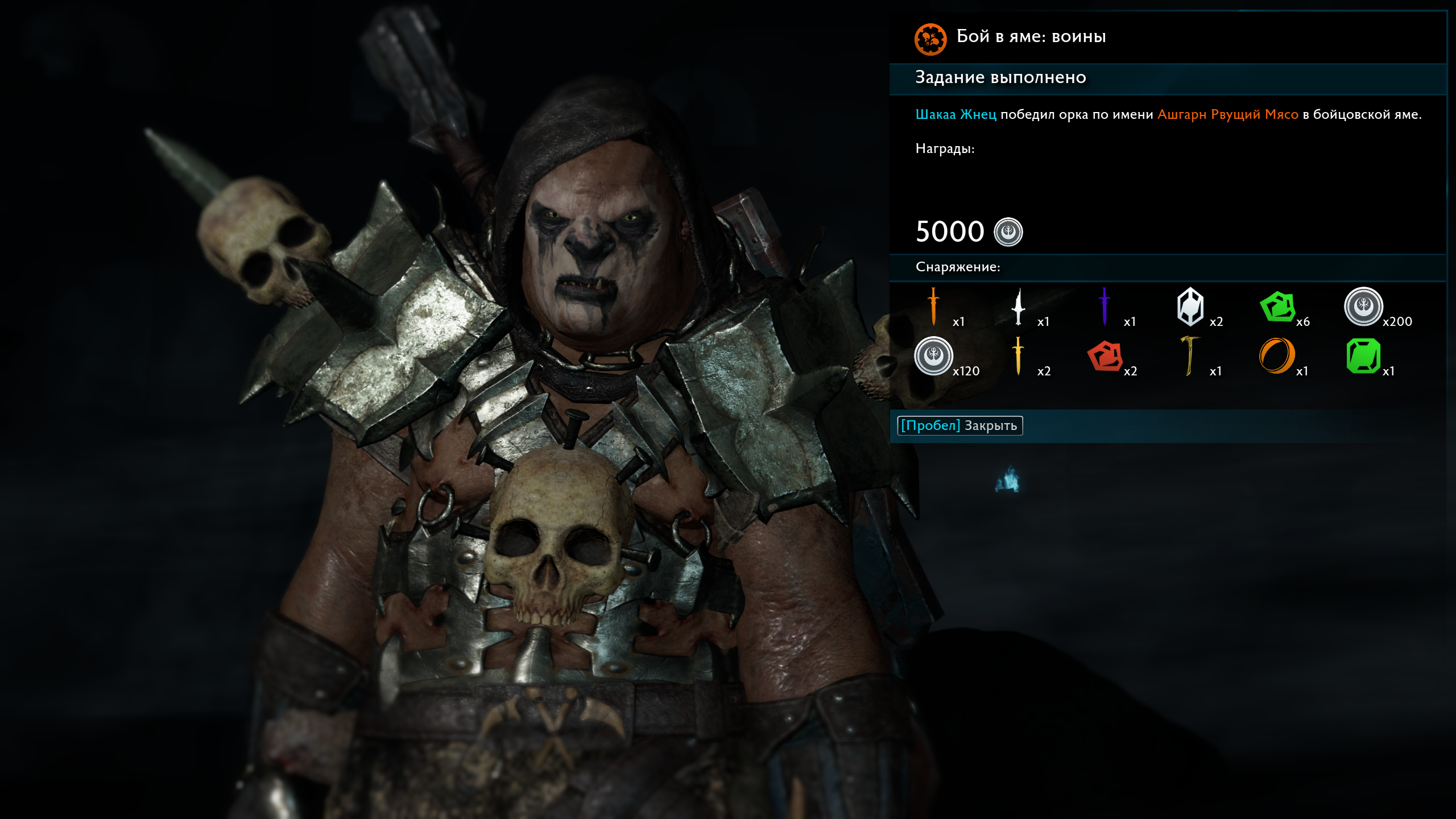Select the yellow hammer reward icon
Viewport: 1456px width, 819px height.
click(x=1189, y=356)
